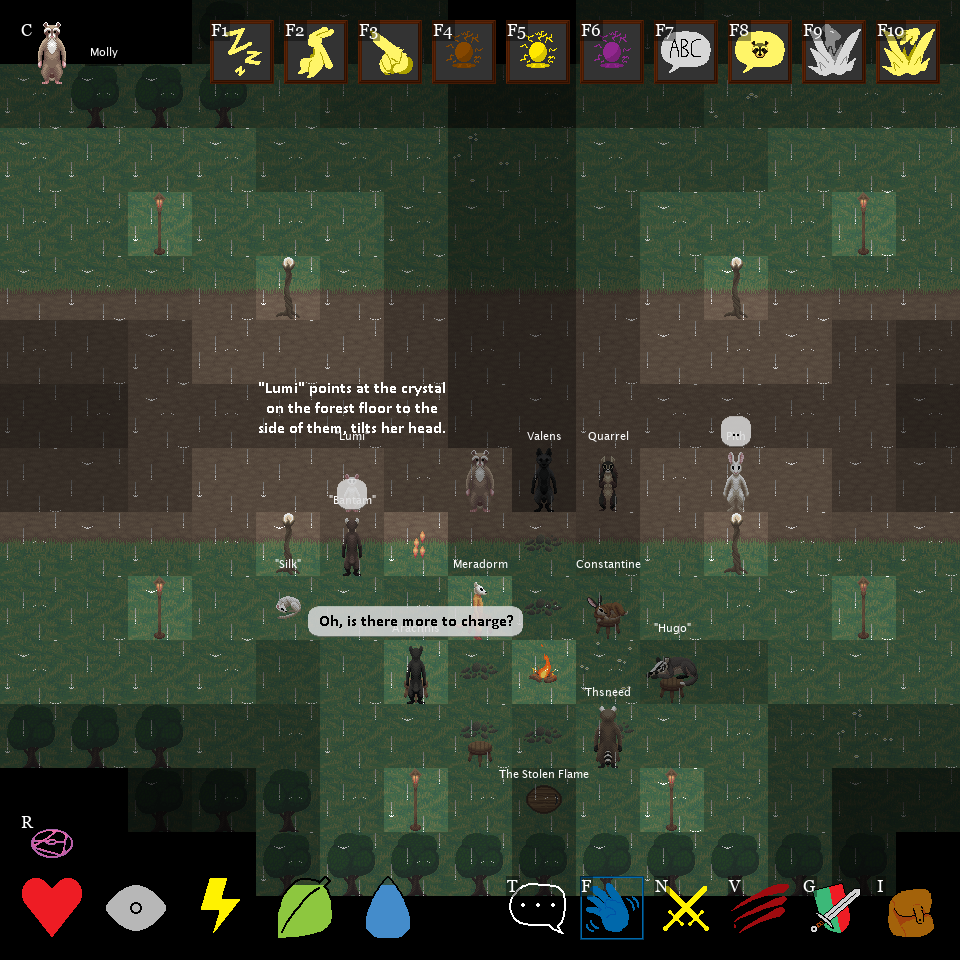Image resolution: width=960 pixels, height=960 pixels.
Task: Select the yellow lightning bolt icon
Action: 220,905
